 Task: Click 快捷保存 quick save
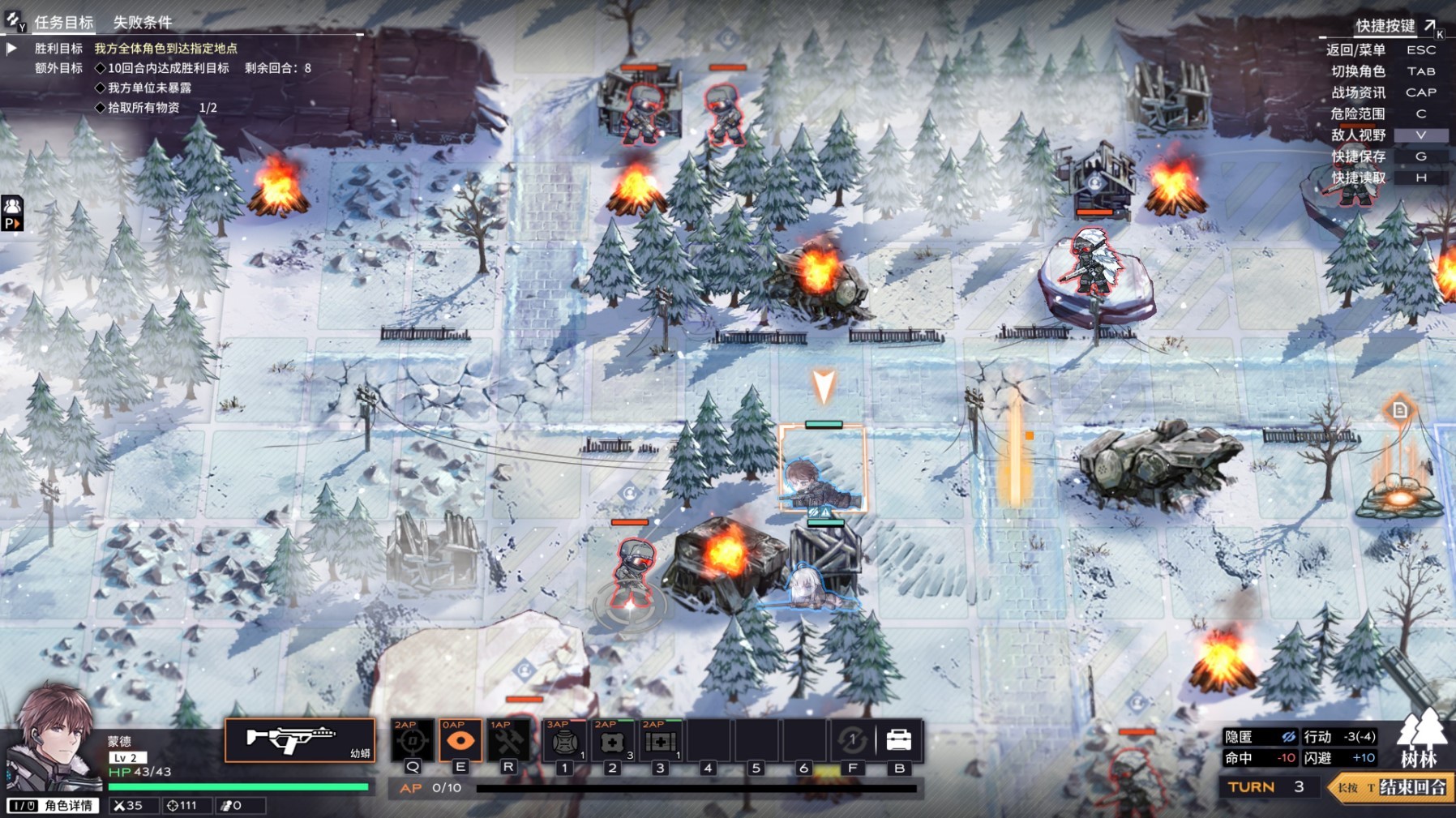[x=1358, y=156]
